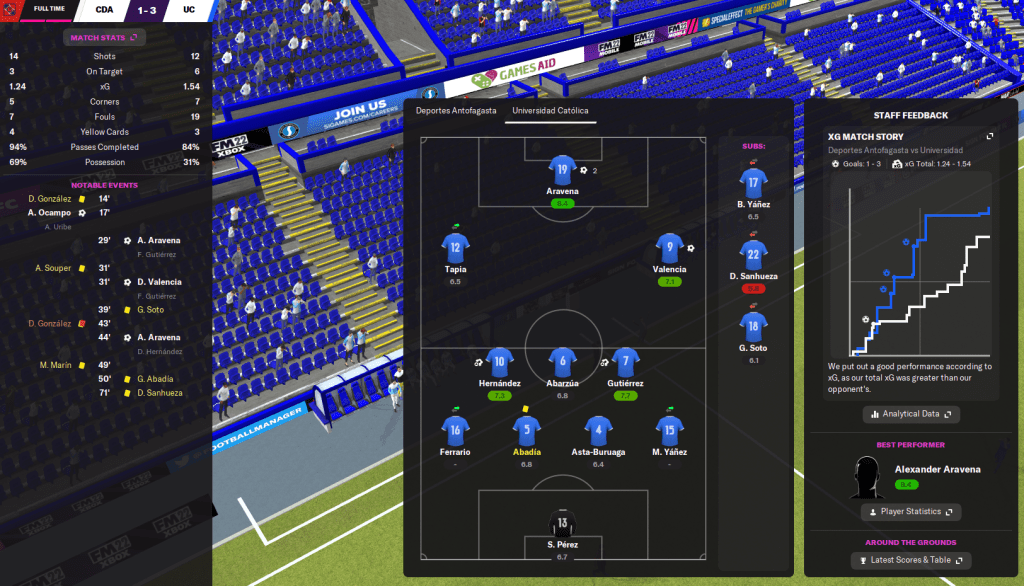
Task: Select Gutiérrez's number 7 shirt
Action: click(625, 362)
